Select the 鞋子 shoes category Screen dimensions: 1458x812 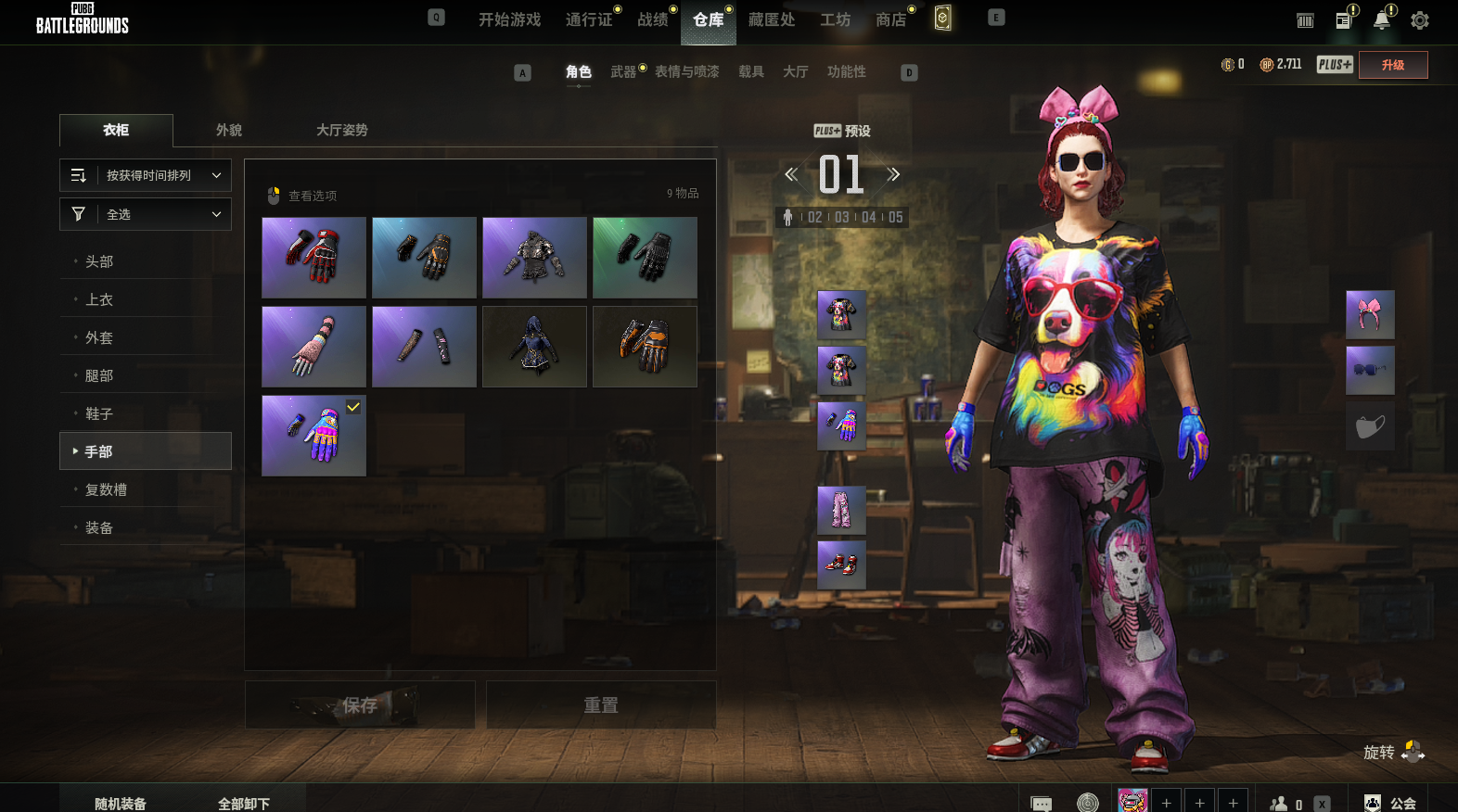click(99, 413)
